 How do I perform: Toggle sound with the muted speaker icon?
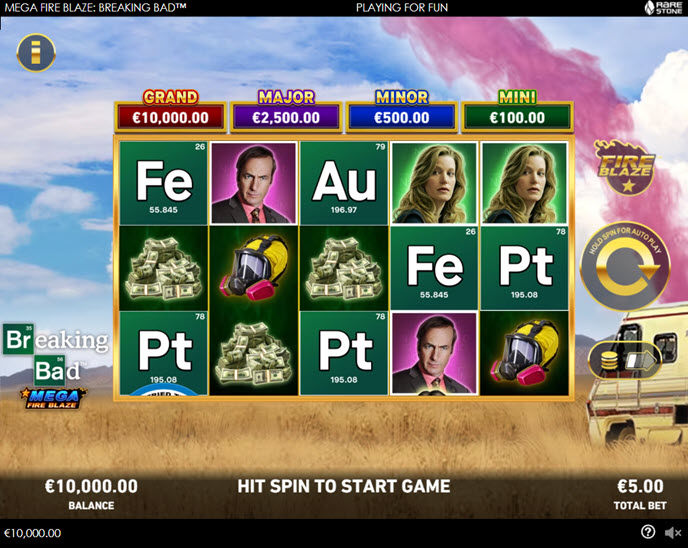(672, 533)
